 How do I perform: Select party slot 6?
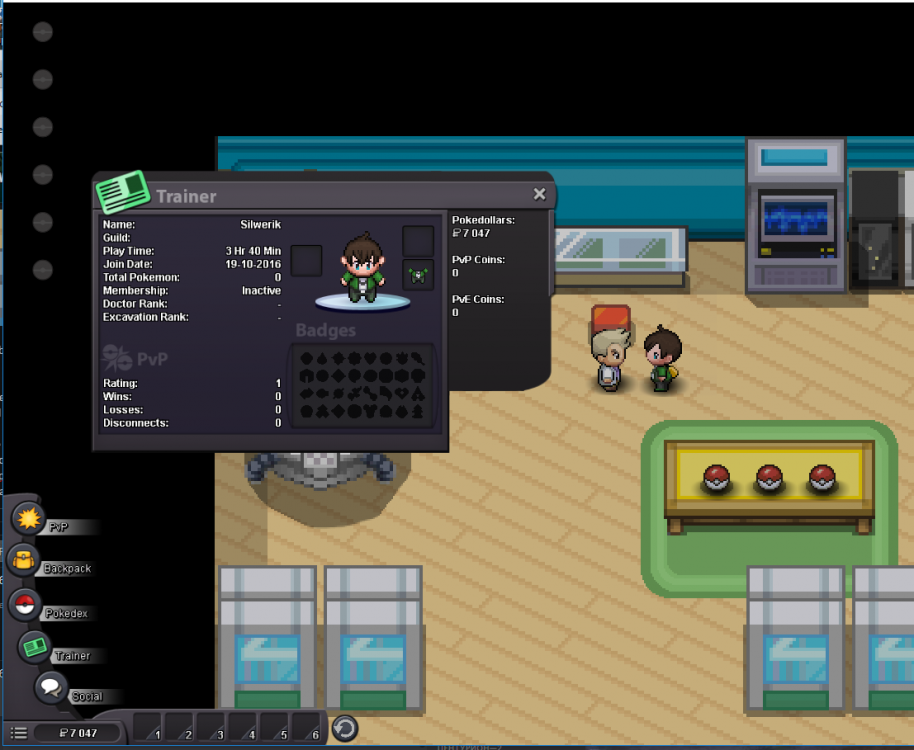click(307, 727)
